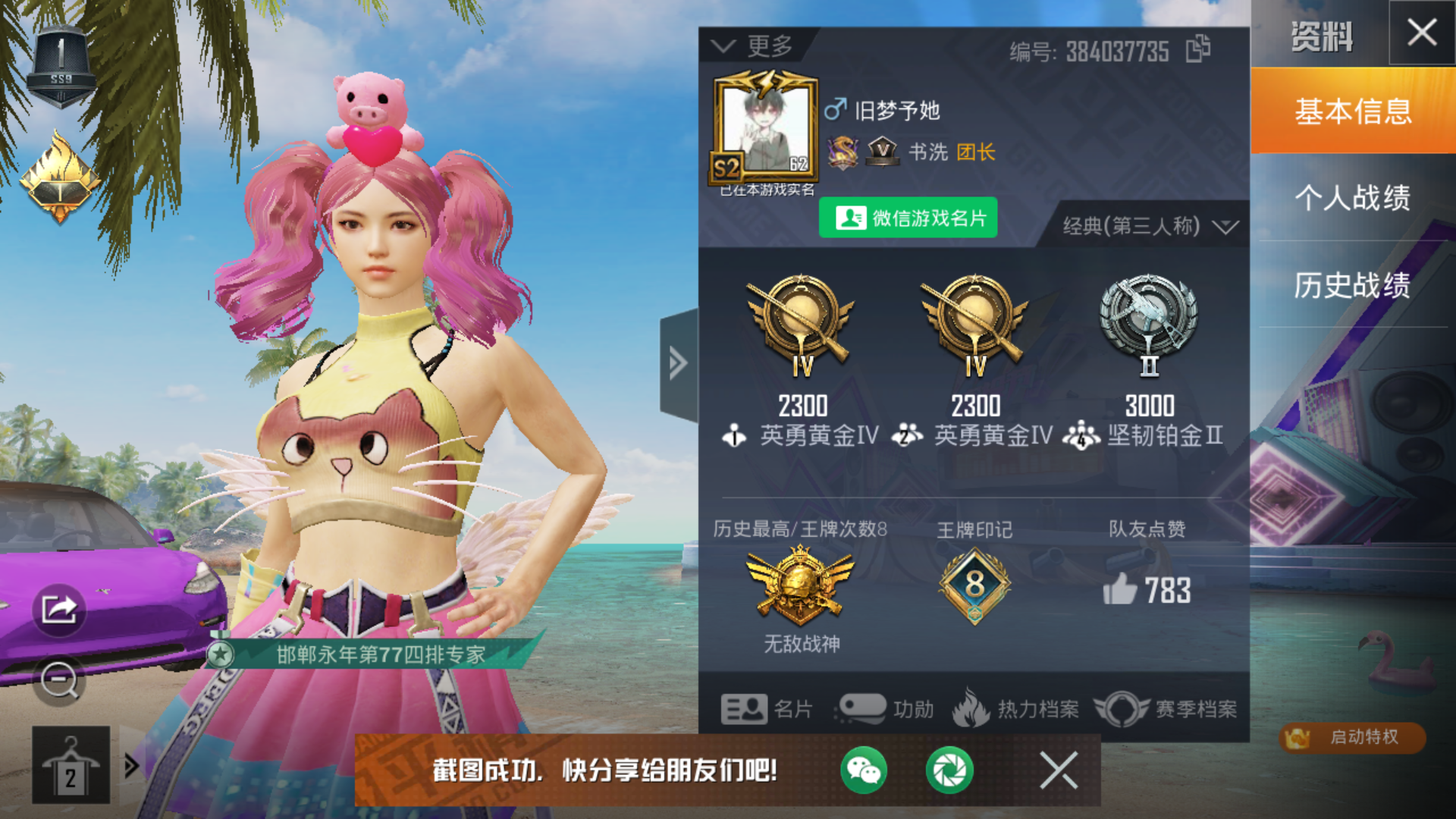Show the 历史战绩 tab
1456x819 pixels.
(x=1353, y=285)
